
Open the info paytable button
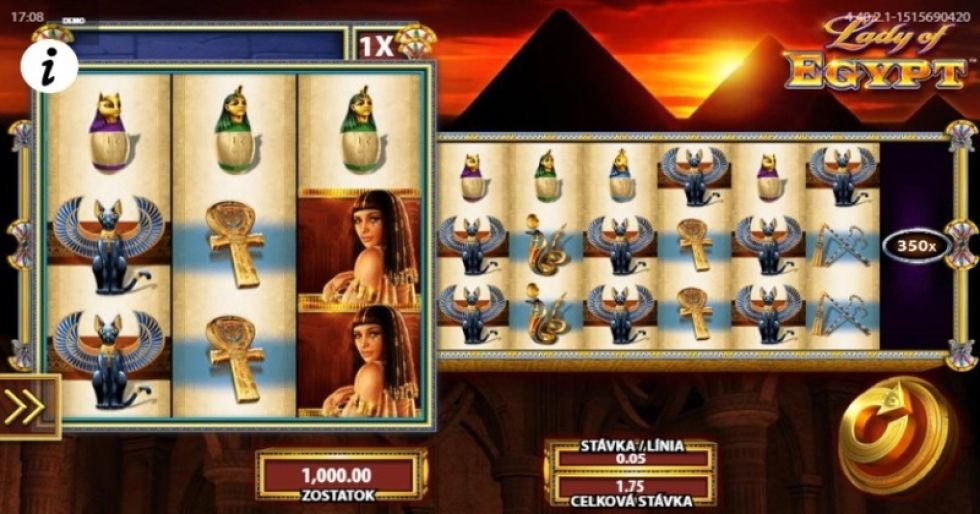coord(49,68)
